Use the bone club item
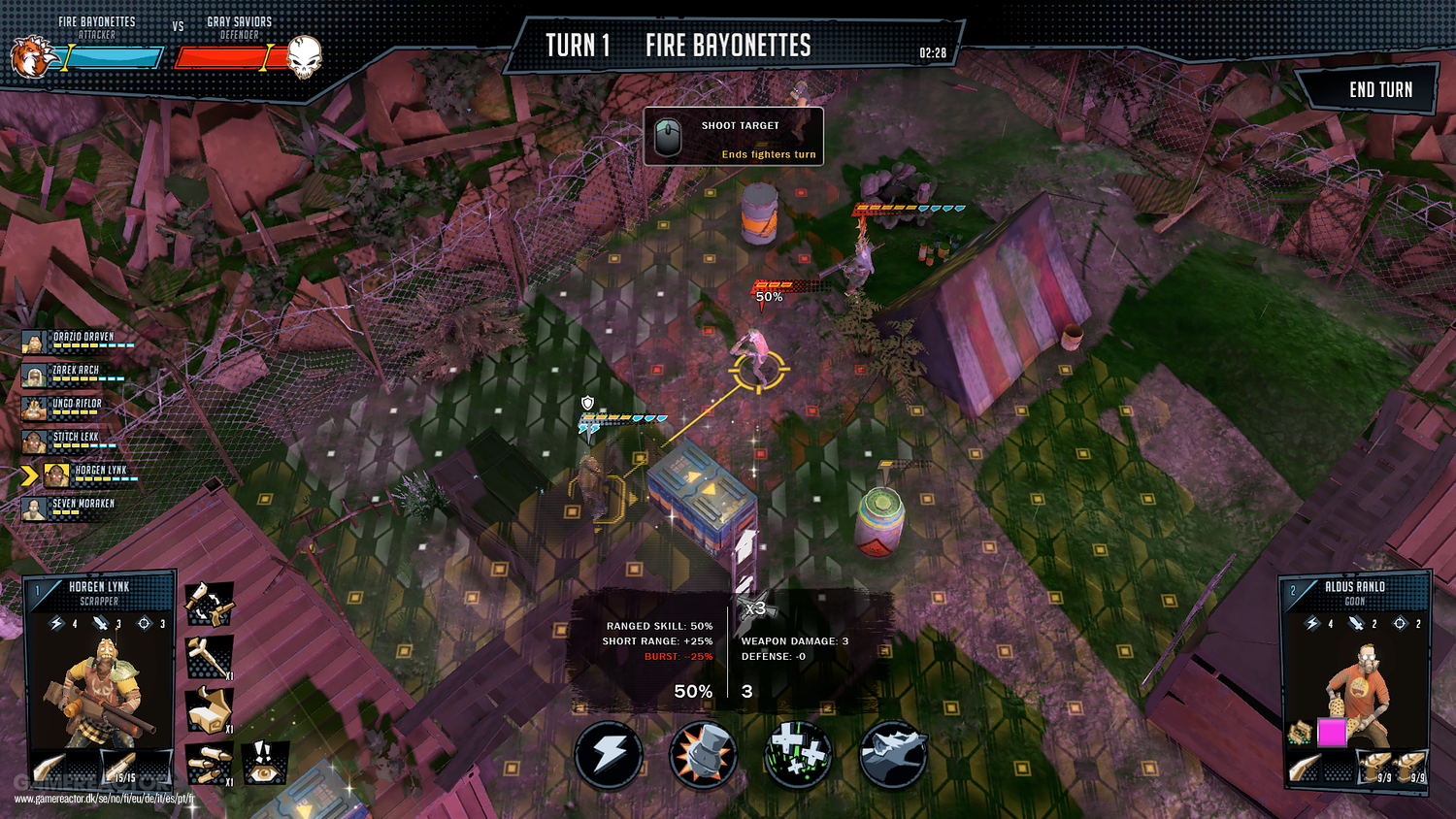This screenshot has width=1456, height=819. pyautogui.click(x=209, y=657)
